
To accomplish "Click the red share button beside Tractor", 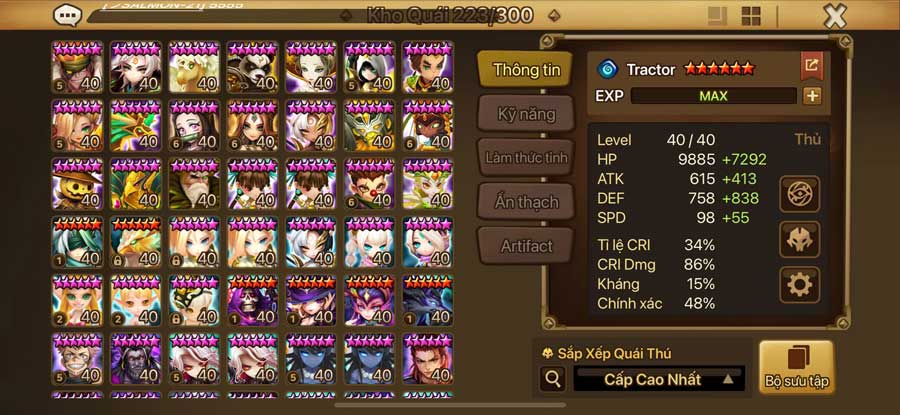I will (x=811, y=67).
